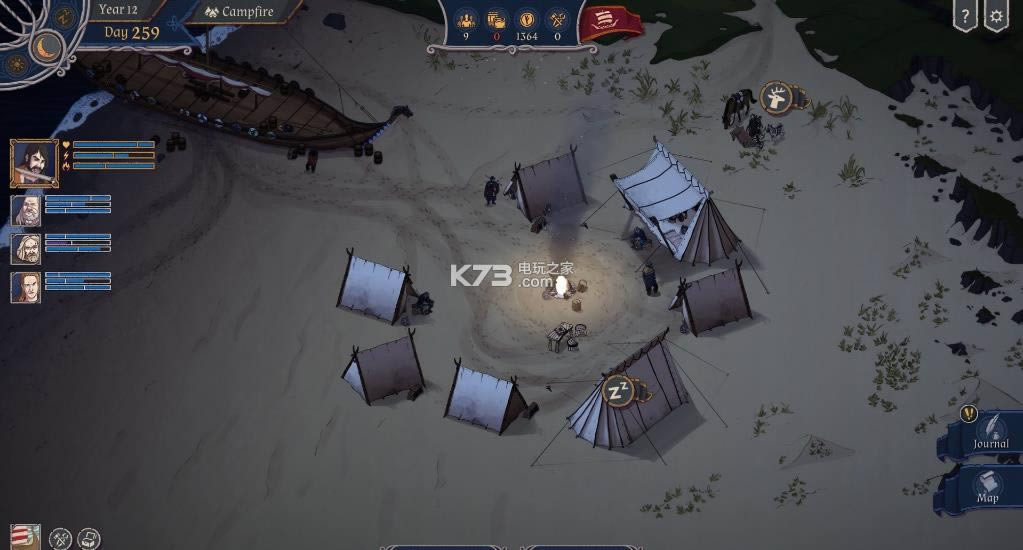Screen dimensions: 1023x550
Task: Click the striped sail banner icon
Action: [25, 537]
